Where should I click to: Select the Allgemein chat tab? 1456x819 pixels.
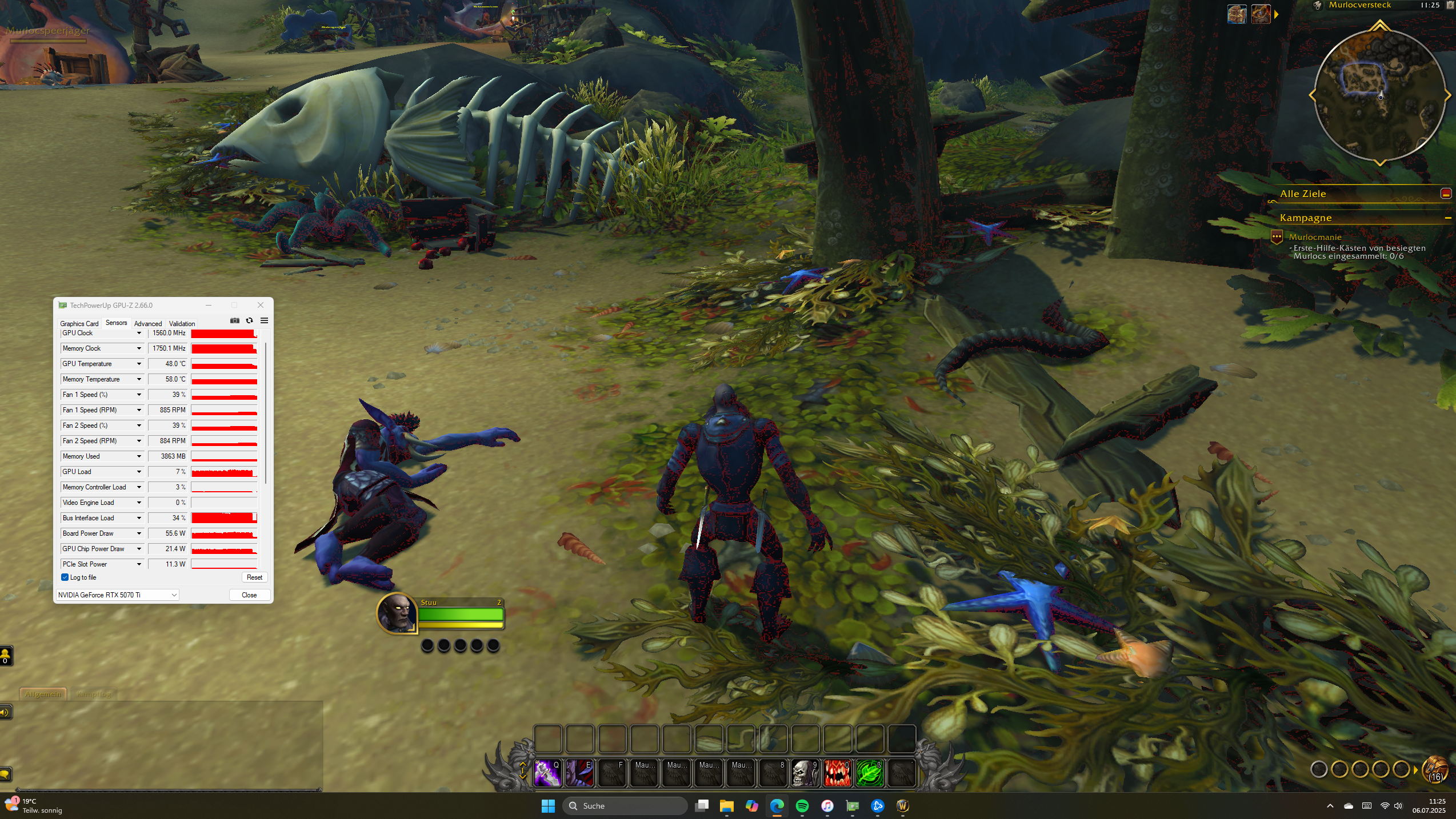[x=42, y=694]
